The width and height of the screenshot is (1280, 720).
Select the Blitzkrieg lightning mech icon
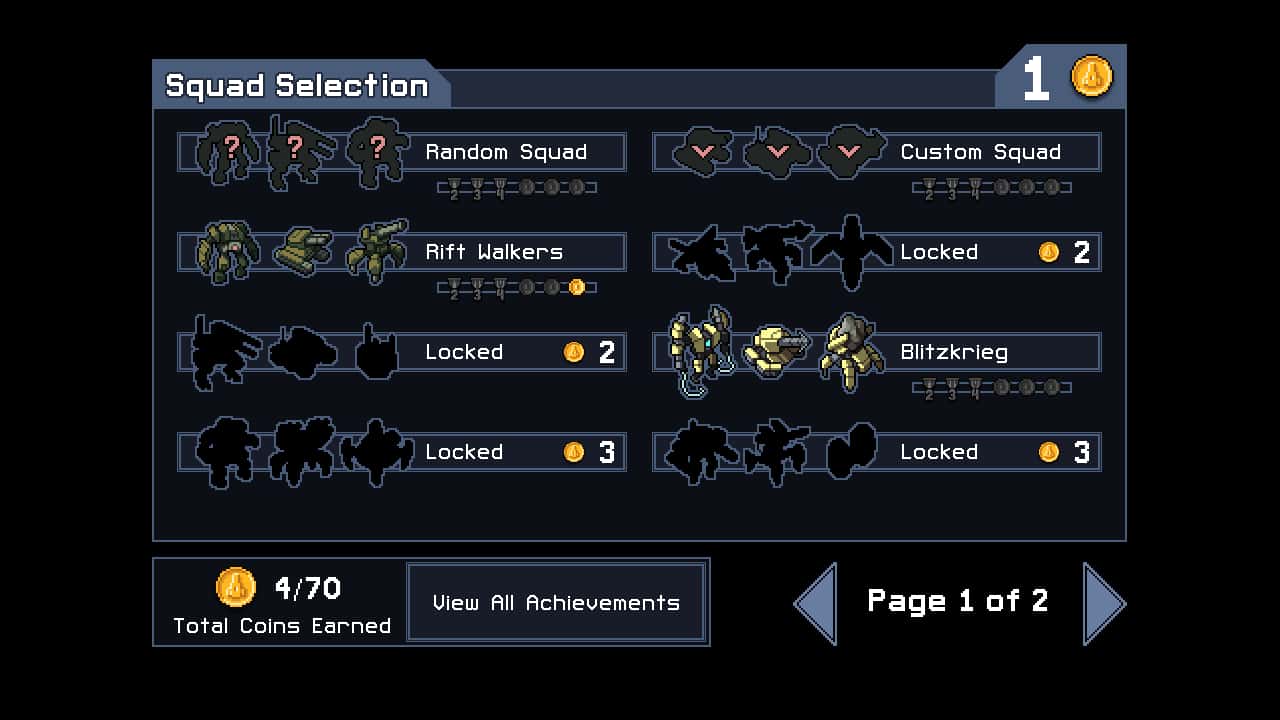coord(698,350)
